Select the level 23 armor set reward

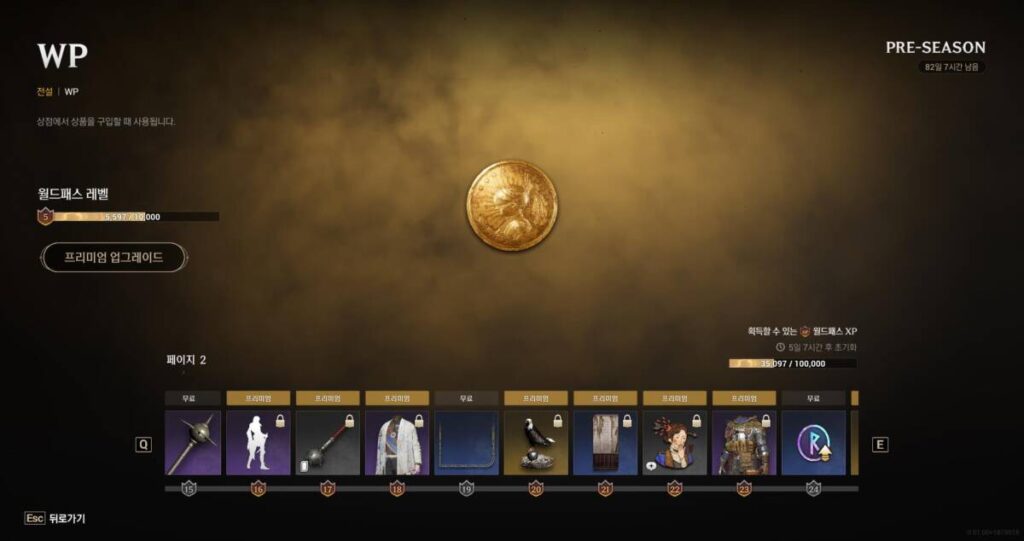pos(743,443)
